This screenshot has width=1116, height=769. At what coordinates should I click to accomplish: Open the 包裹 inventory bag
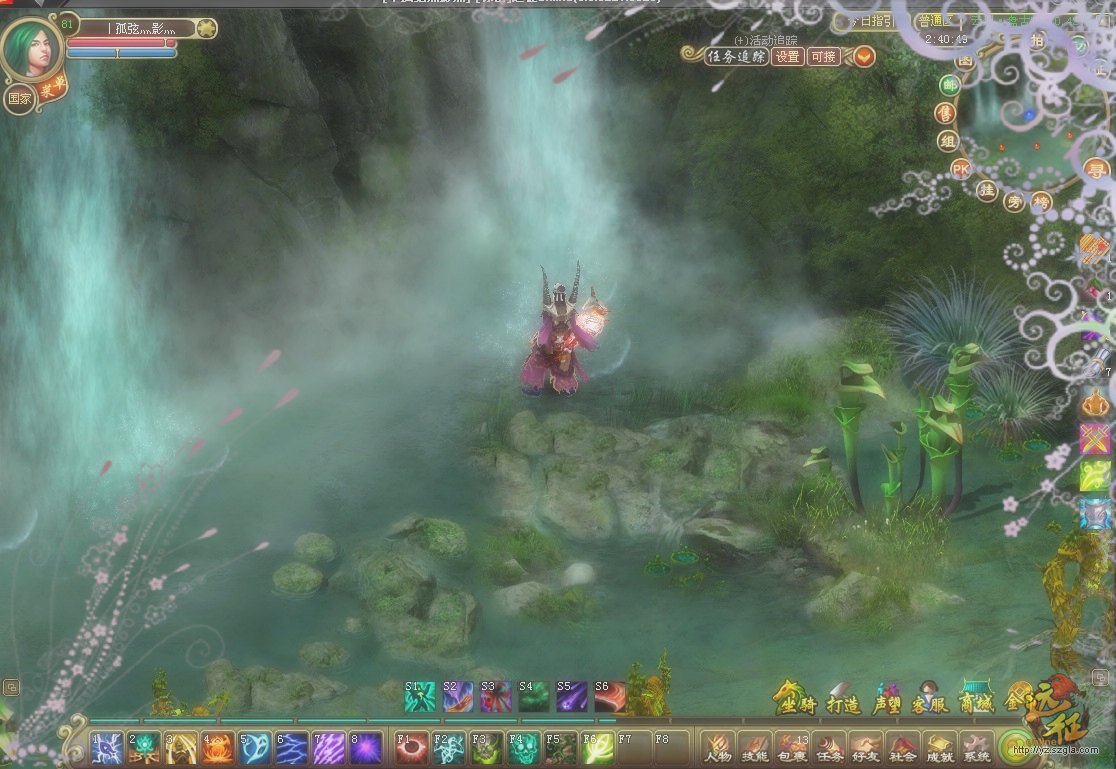point(791,747)
